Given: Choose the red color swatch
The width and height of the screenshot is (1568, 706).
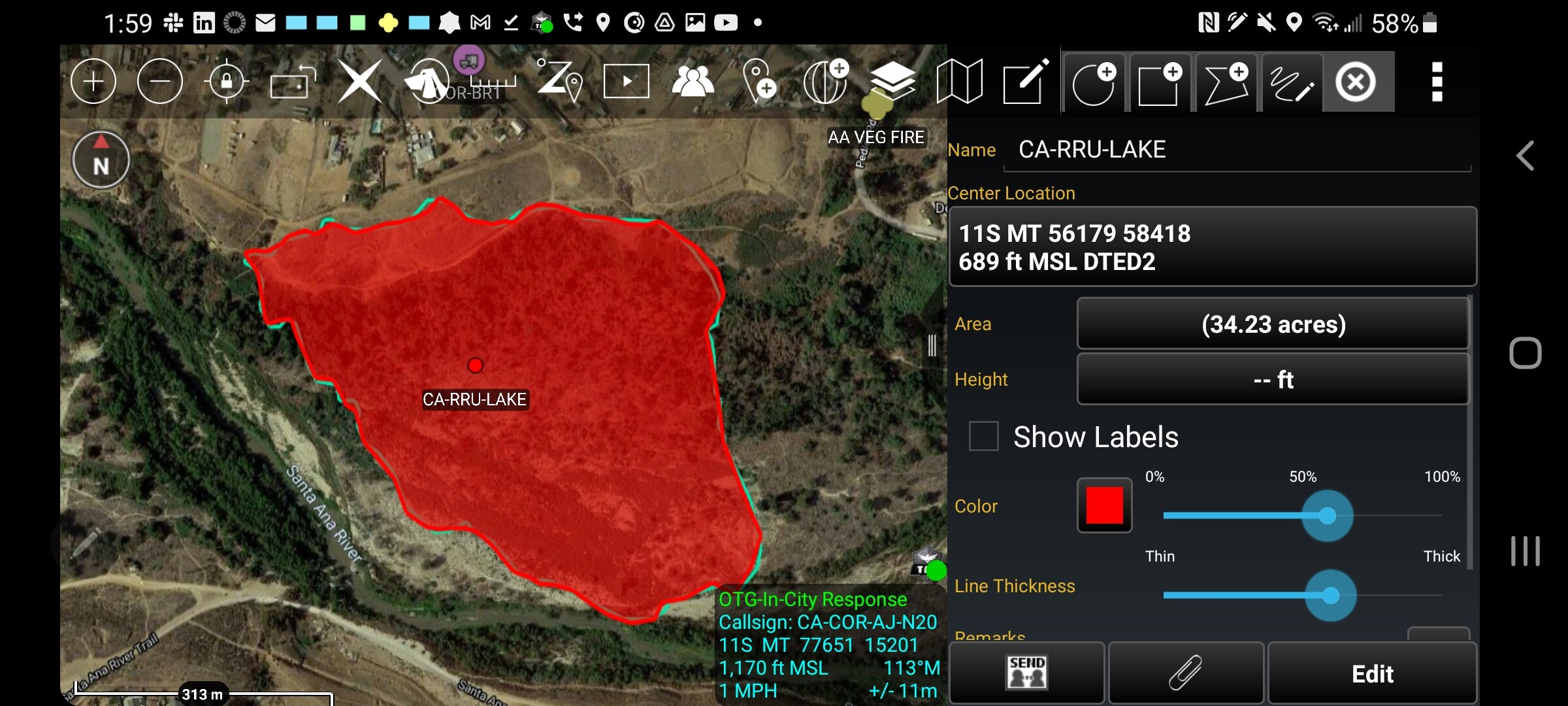Looking at the screenshot, I should tap(1104, 505).
